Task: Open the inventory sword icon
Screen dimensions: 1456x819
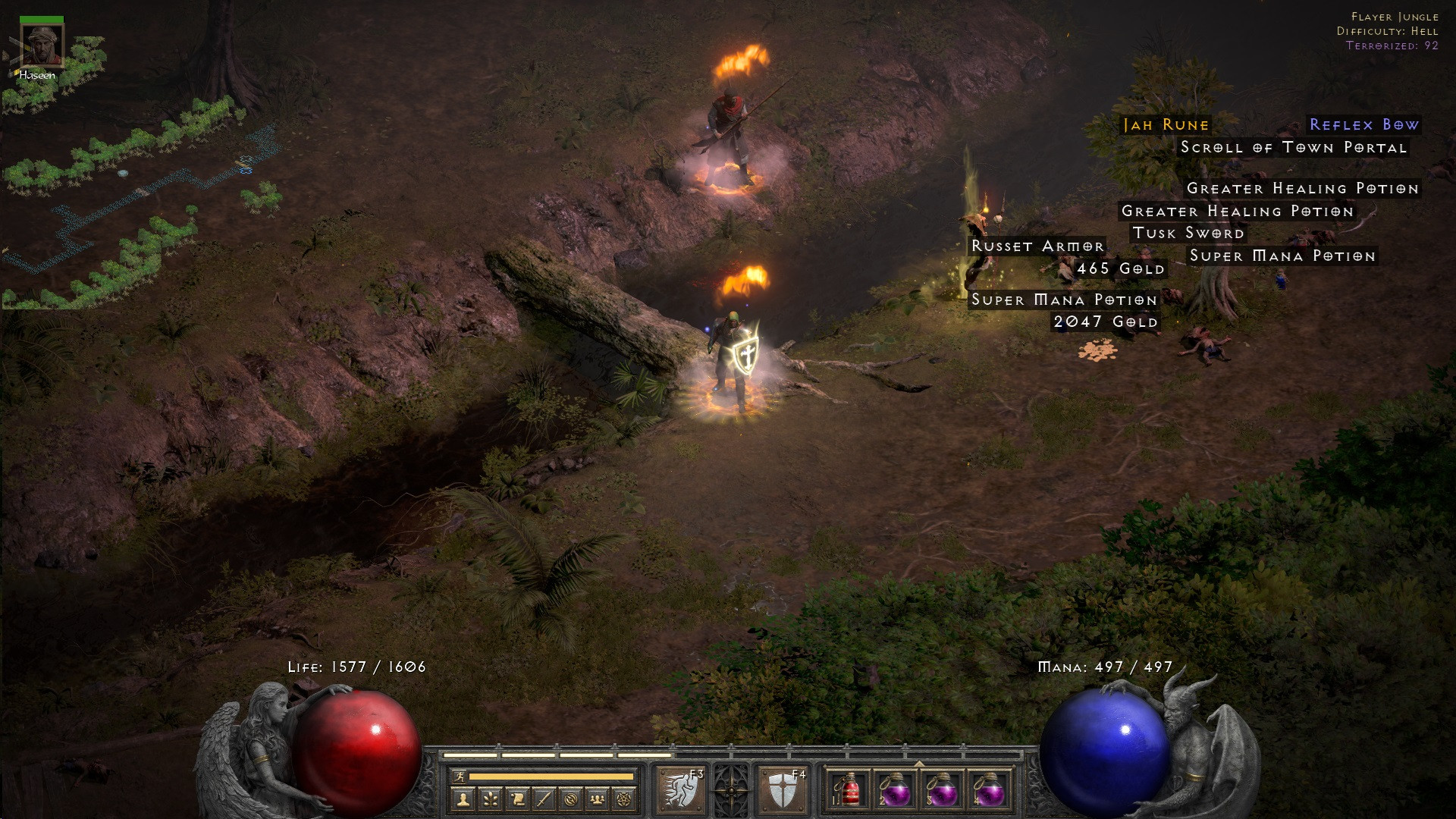Action: click(x=544, y=799)
